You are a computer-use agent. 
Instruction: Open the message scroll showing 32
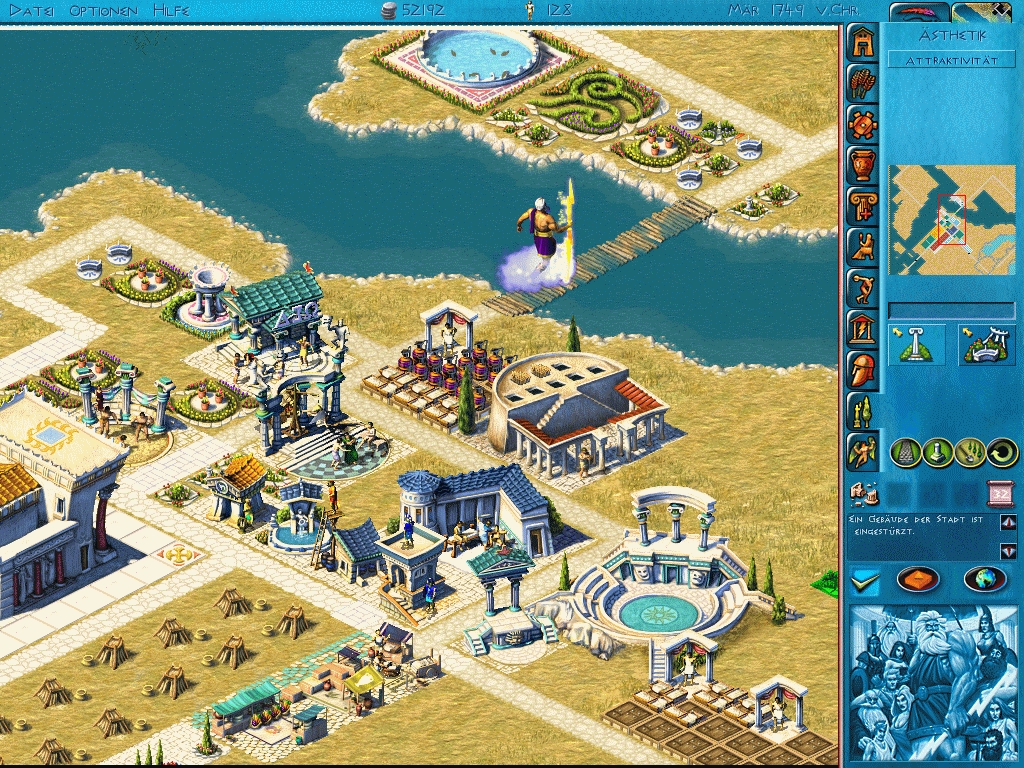pyautogui.click(x=1000, y=492)
